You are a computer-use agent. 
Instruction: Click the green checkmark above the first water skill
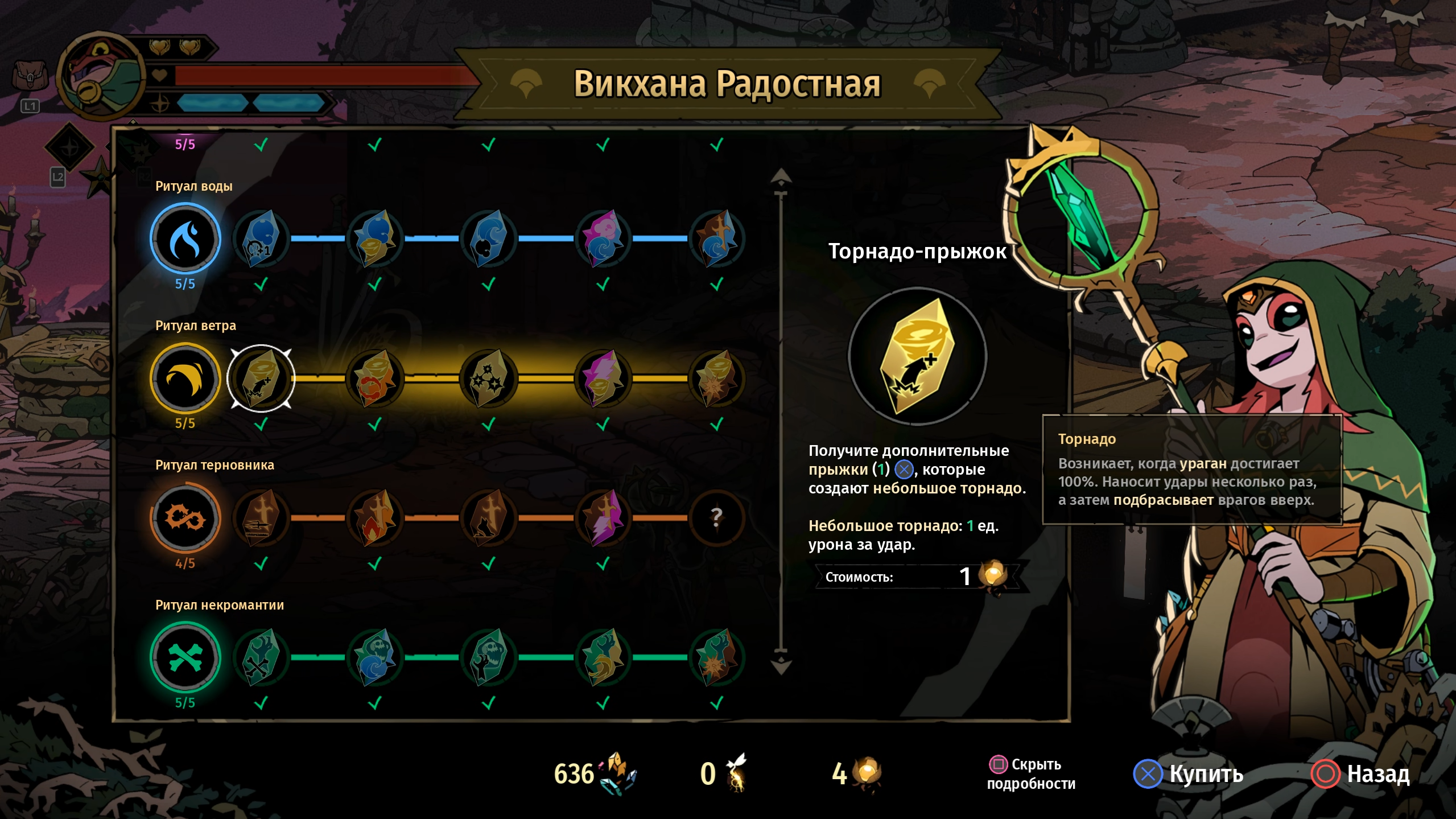pos(262,144)
